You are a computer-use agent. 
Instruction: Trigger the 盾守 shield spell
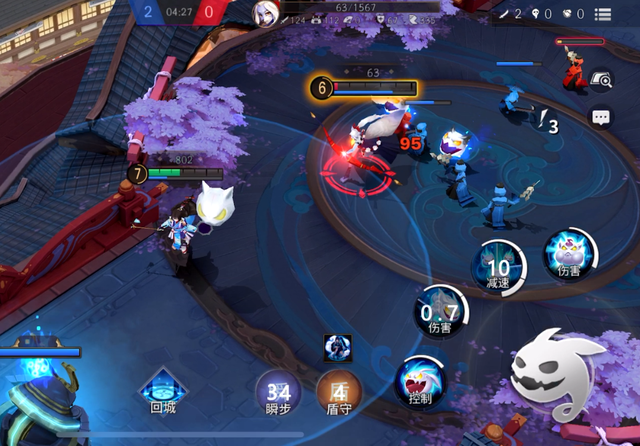338,389
